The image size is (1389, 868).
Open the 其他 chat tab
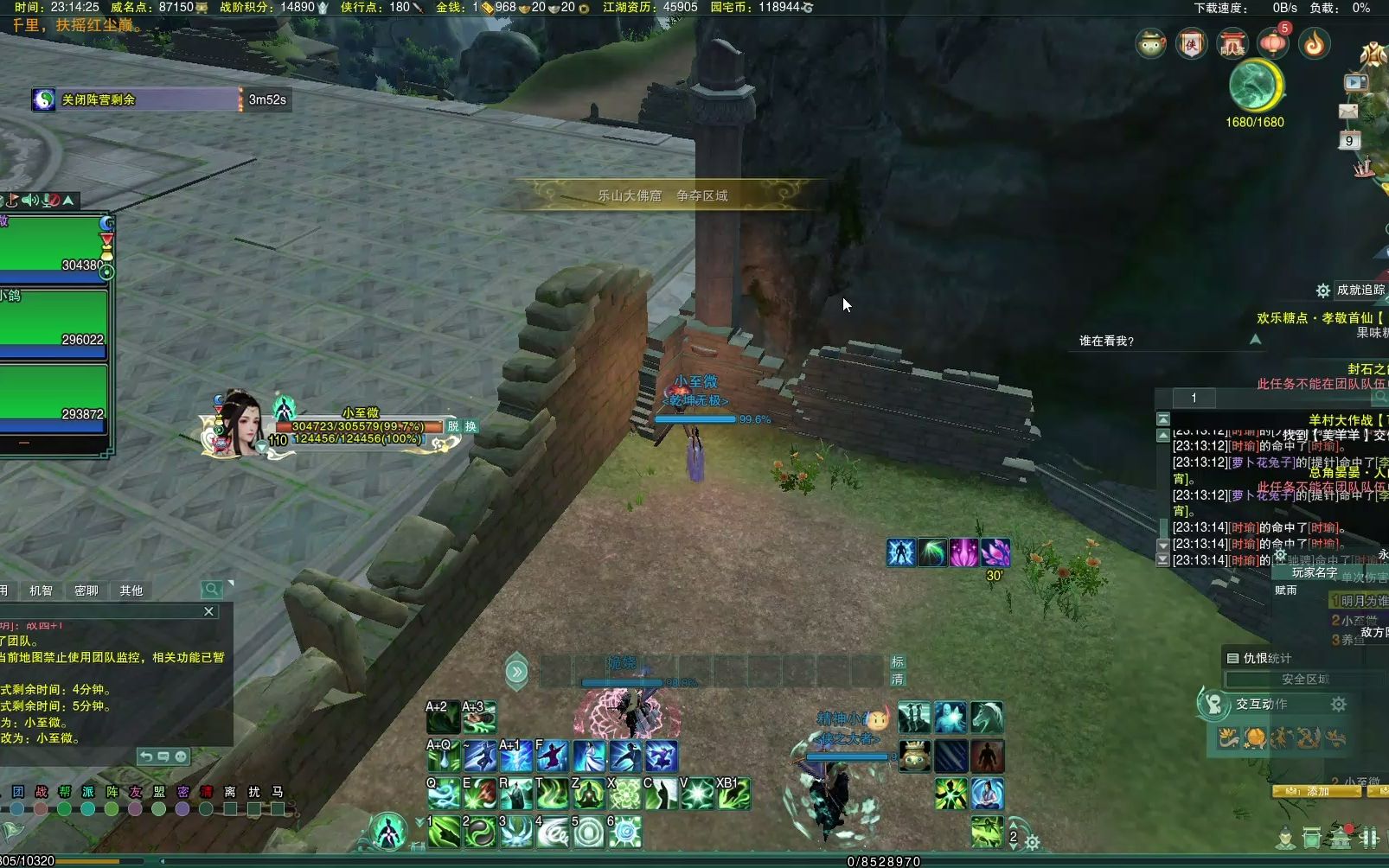coord(131,590)
